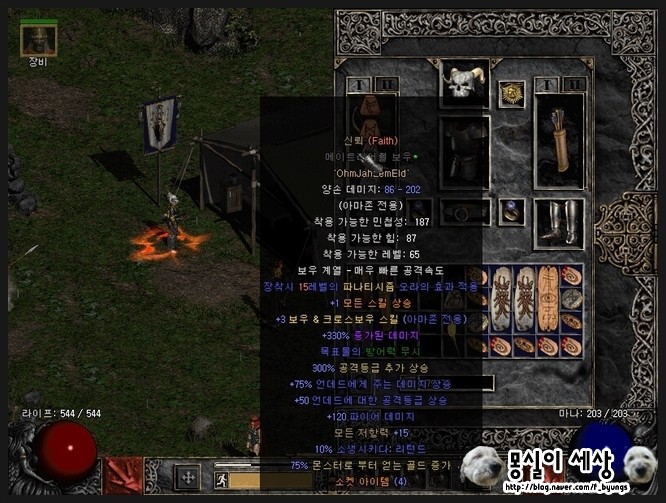Viewport: 666px width, 503px height.
Task: Click the equipped belt slot
Action: click(464, 212)
